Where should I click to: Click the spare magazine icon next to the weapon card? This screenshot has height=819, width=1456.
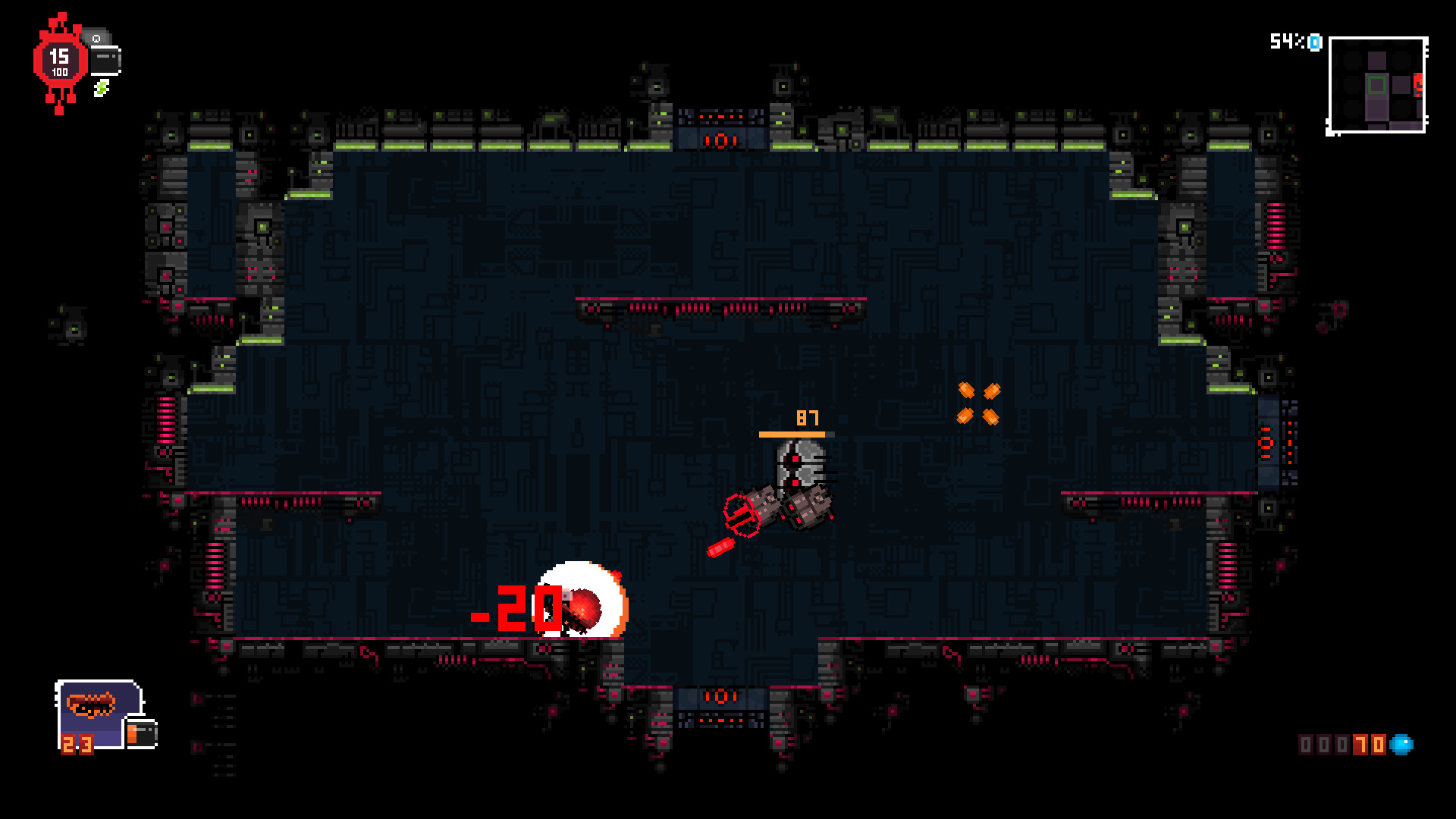(141, 734)
